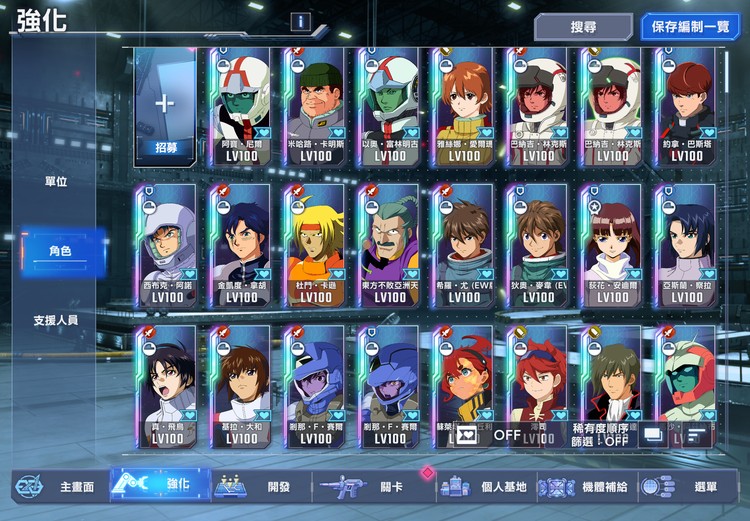Click 保存編制一覽 button
The image size is (750, 521).
pos(690,27)
